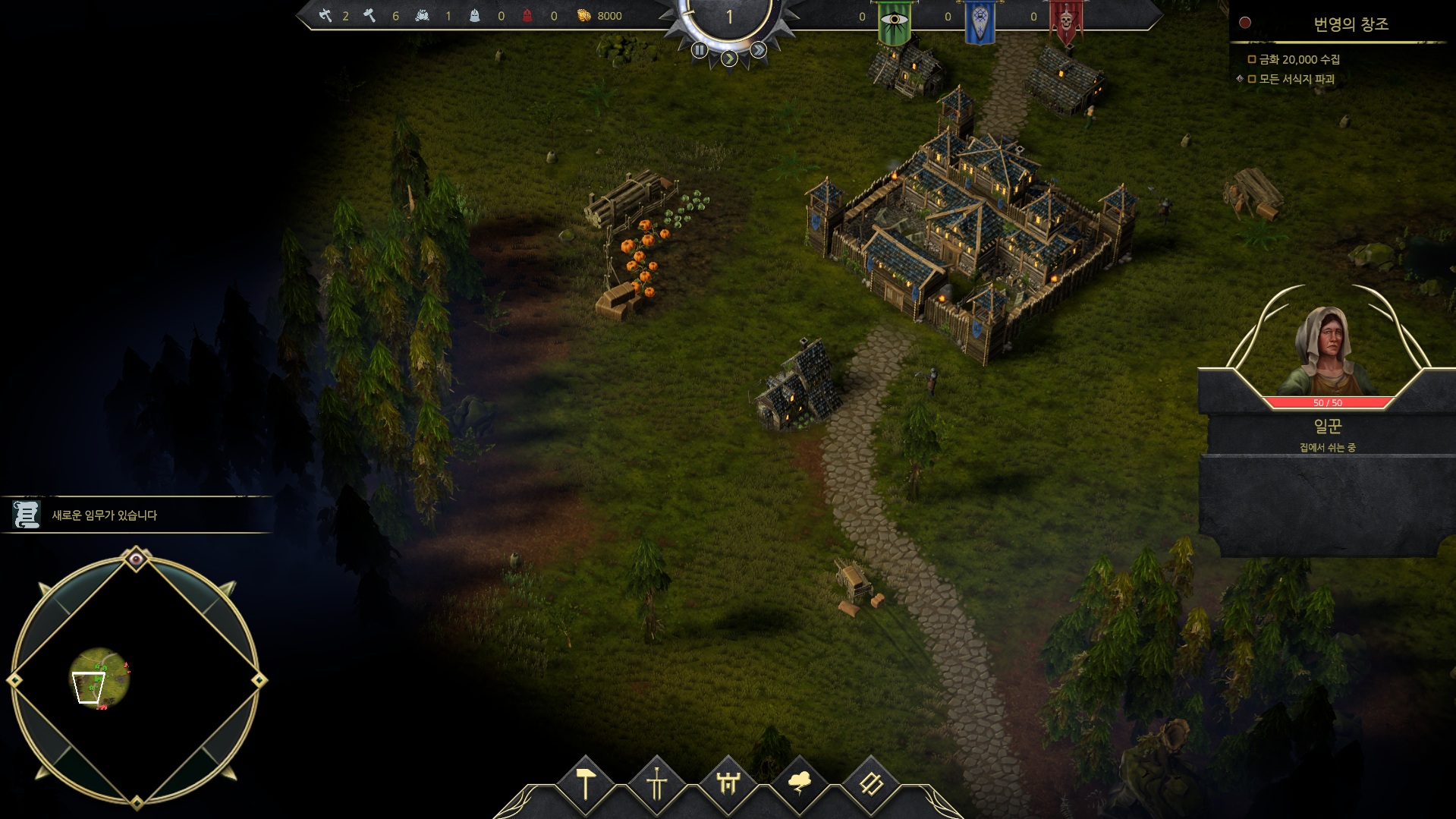Click the explored area on the minimap
1456x819 pixels.
pyautogui.click(x=100, y=676)
